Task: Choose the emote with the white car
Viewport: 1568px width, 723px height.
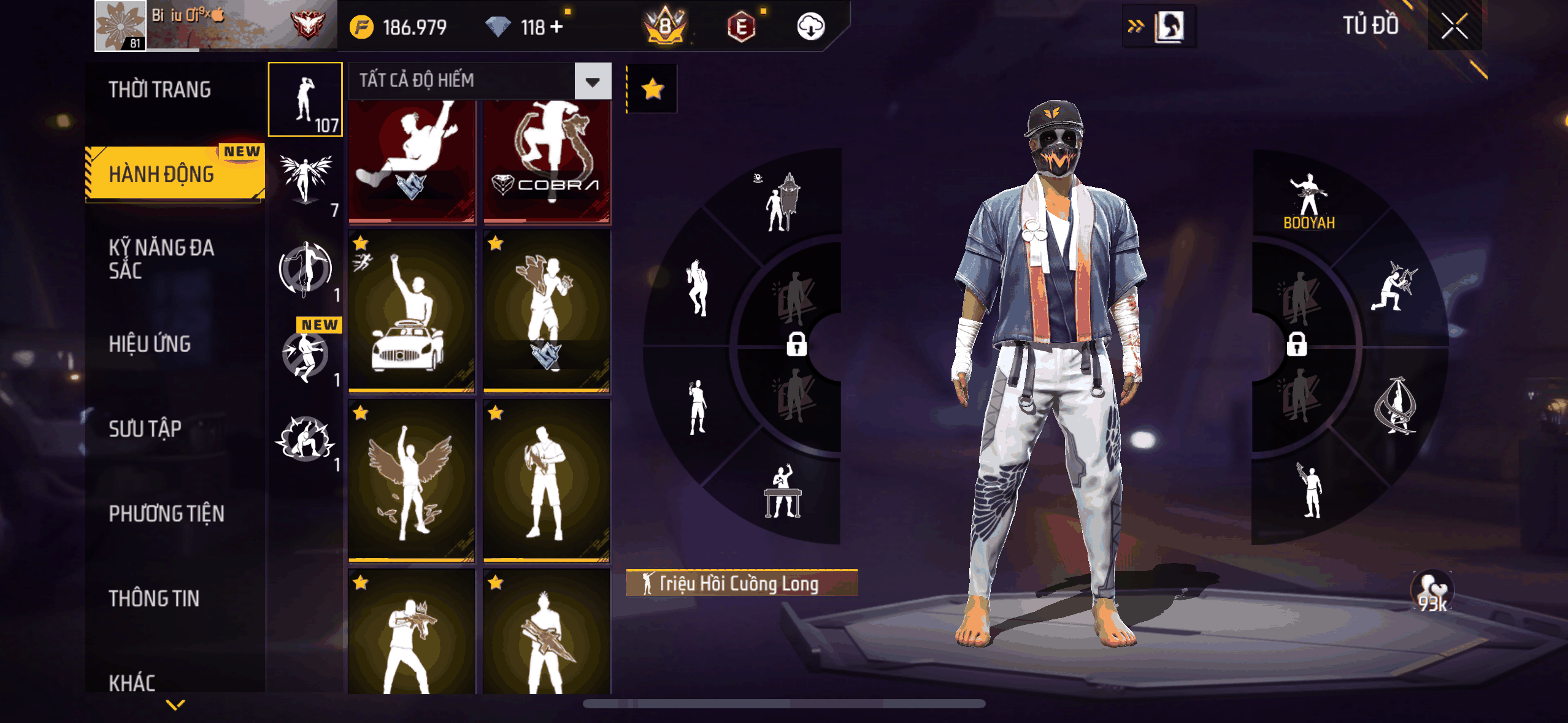Action: click(412, 311)
